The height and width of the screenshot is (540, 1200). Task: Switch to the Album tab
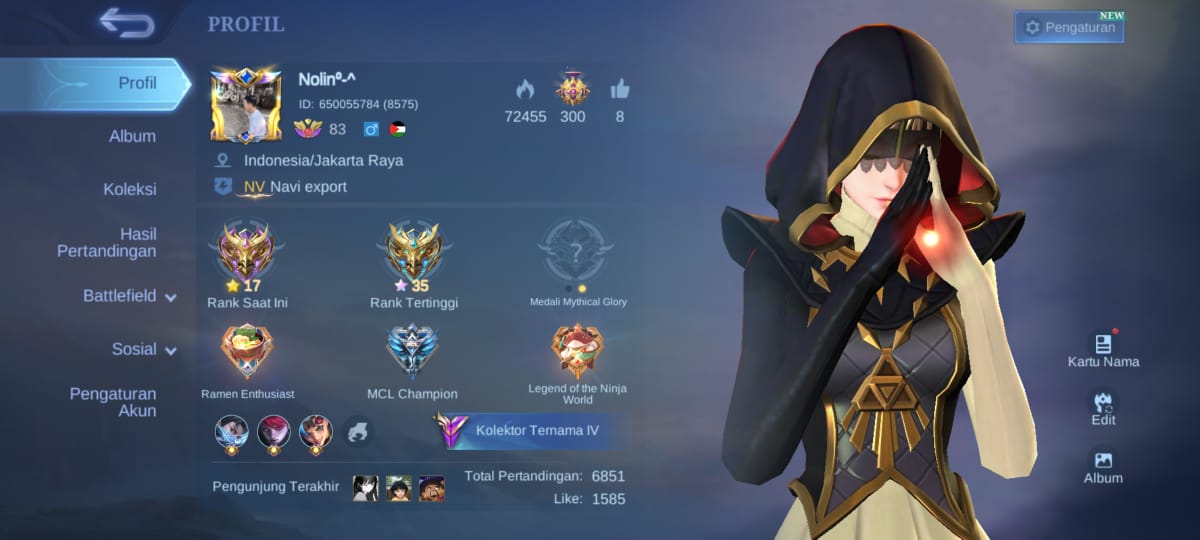(x=132, y=136)
